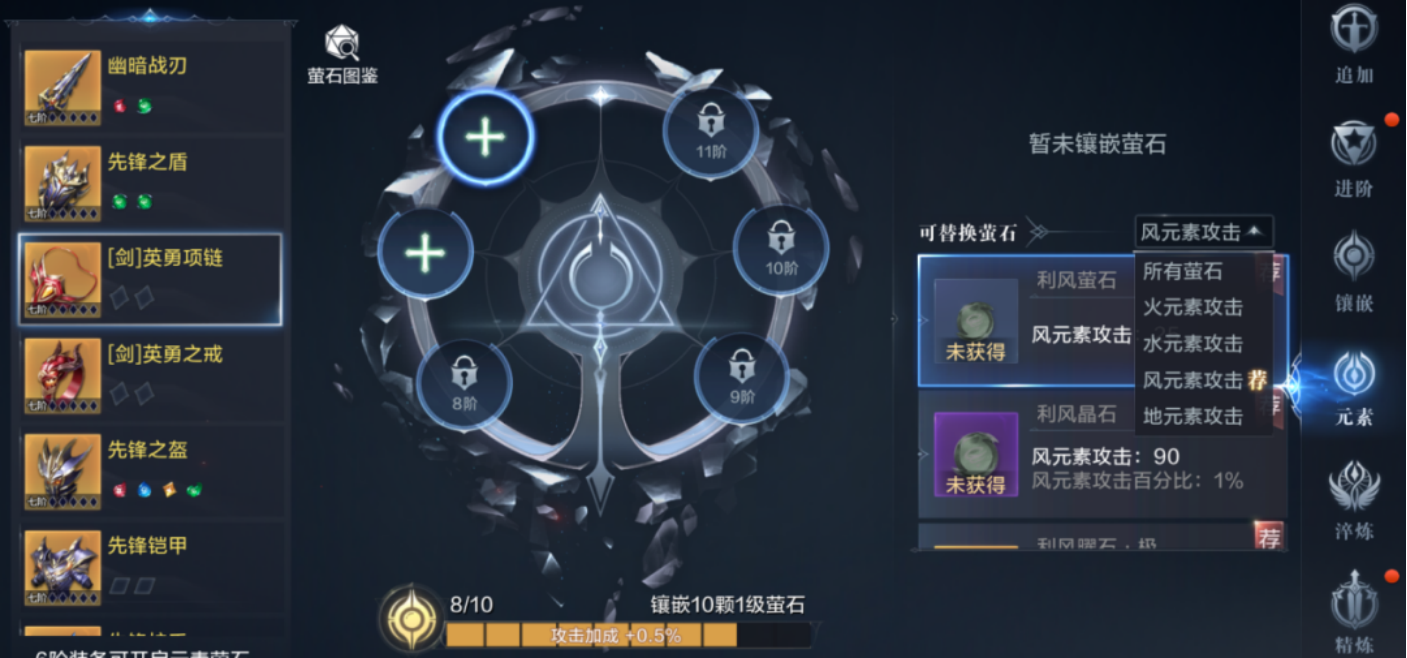Choose 水元素攻击 filter option

tap(1193, 343)
